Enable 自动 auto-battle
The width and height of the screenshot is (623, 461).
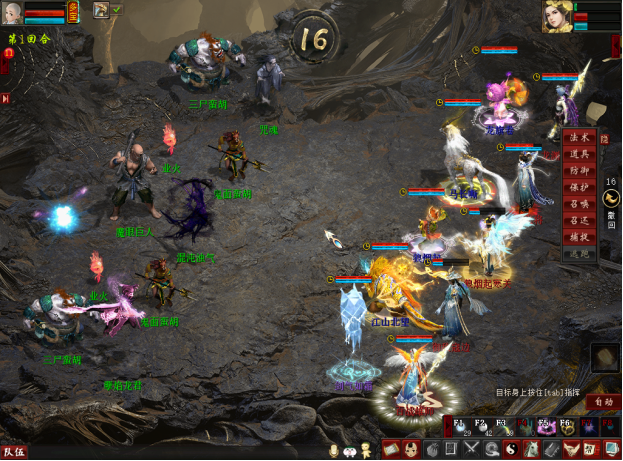(602, 401)
